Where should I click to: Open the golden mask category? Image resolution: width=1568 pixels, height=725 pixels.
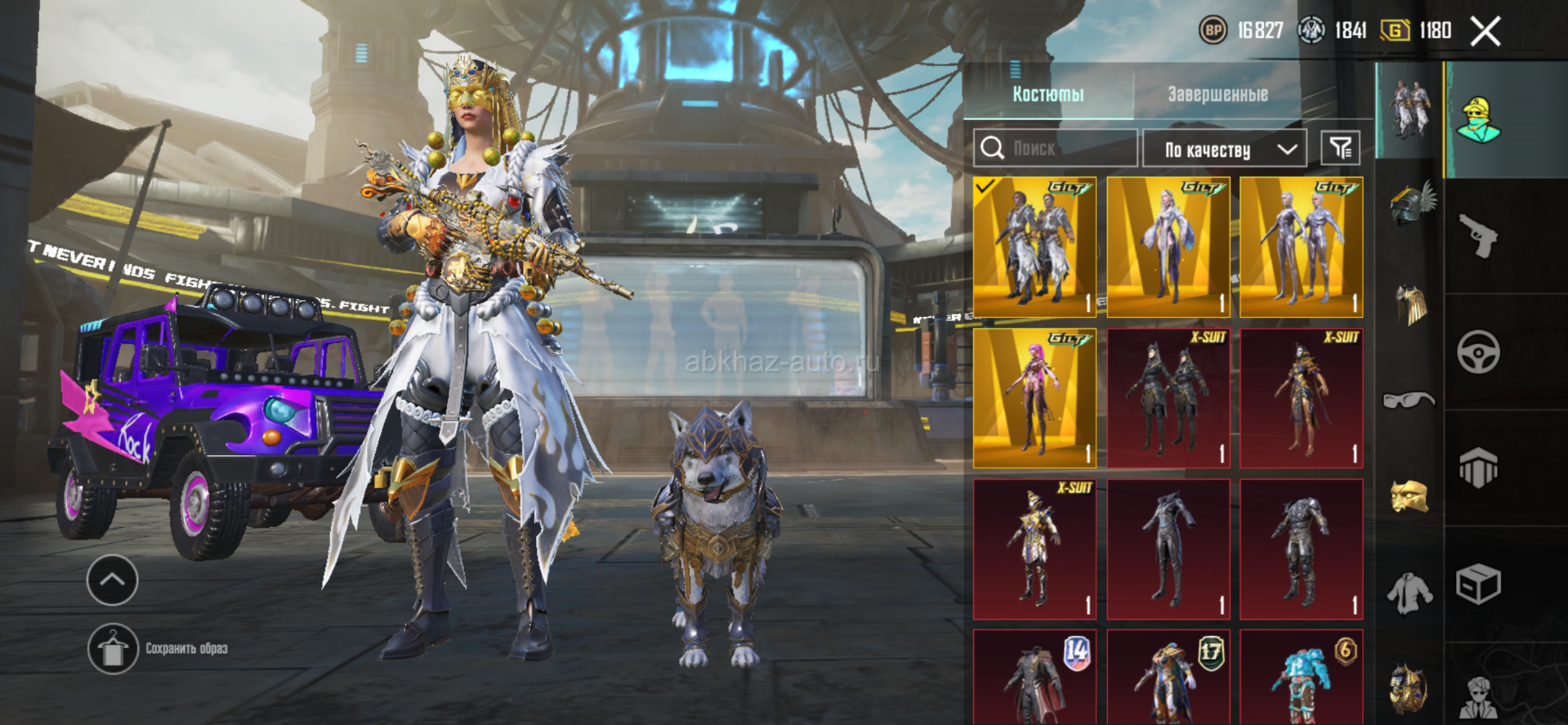point(1409,496)
